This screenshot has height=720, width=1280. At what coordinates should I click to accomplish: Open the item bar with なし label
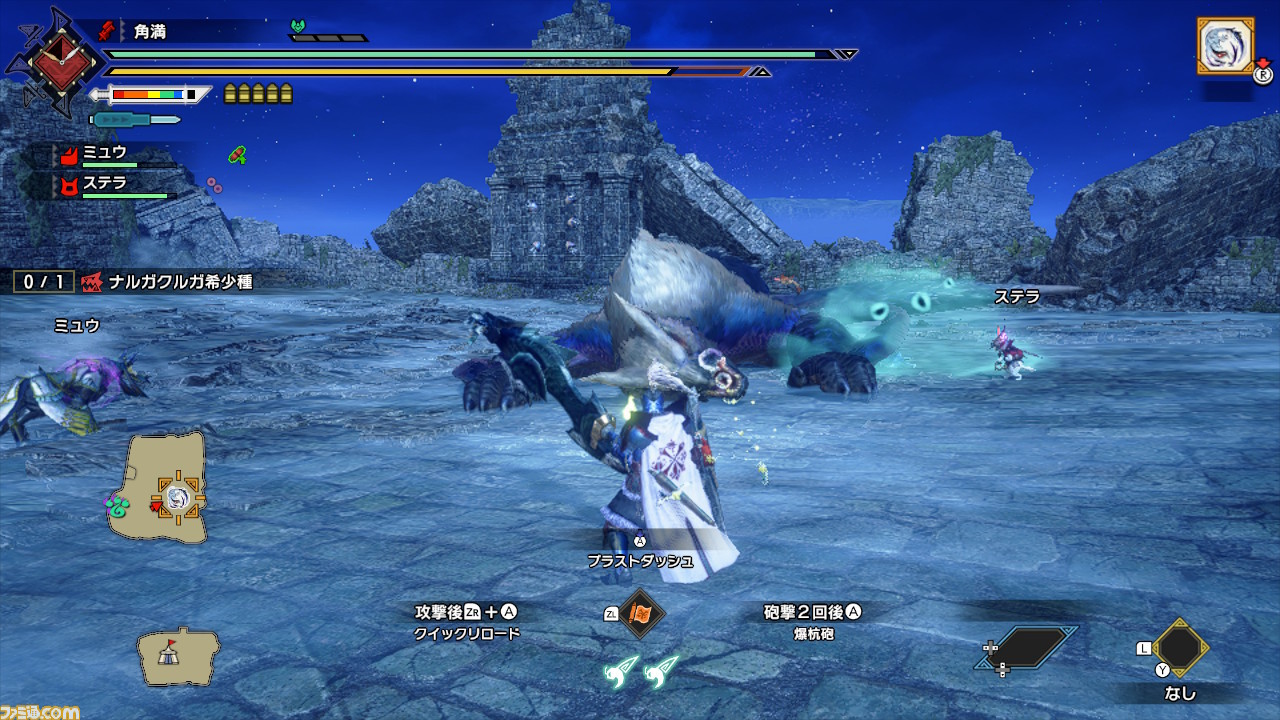pyautogui.click(x=1180, y=649)
